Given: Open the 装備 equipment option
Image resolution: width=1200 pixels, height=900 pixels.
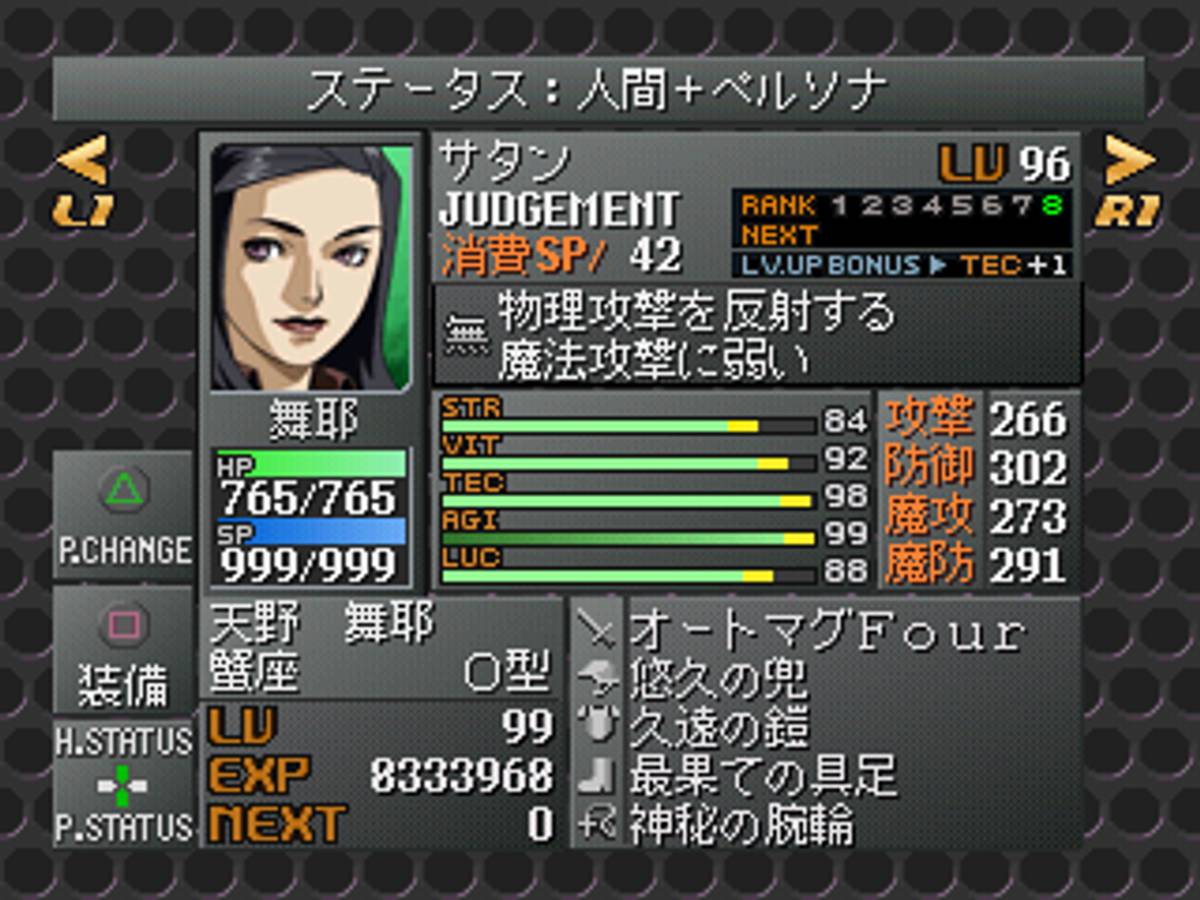Looking at the screenshot, I should pos(123,650).
